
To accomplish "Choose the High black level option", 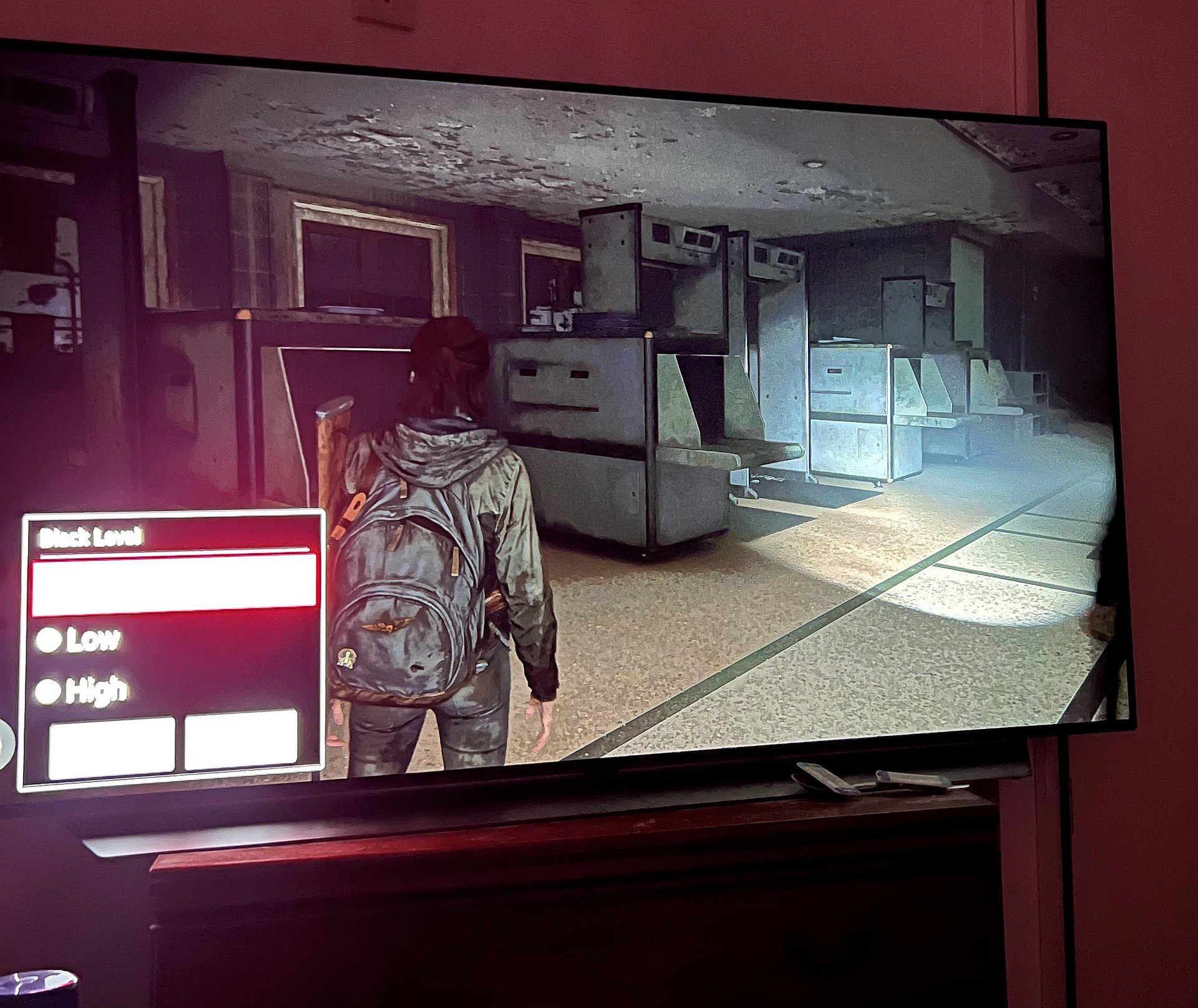I will click(x=48, y=691).
